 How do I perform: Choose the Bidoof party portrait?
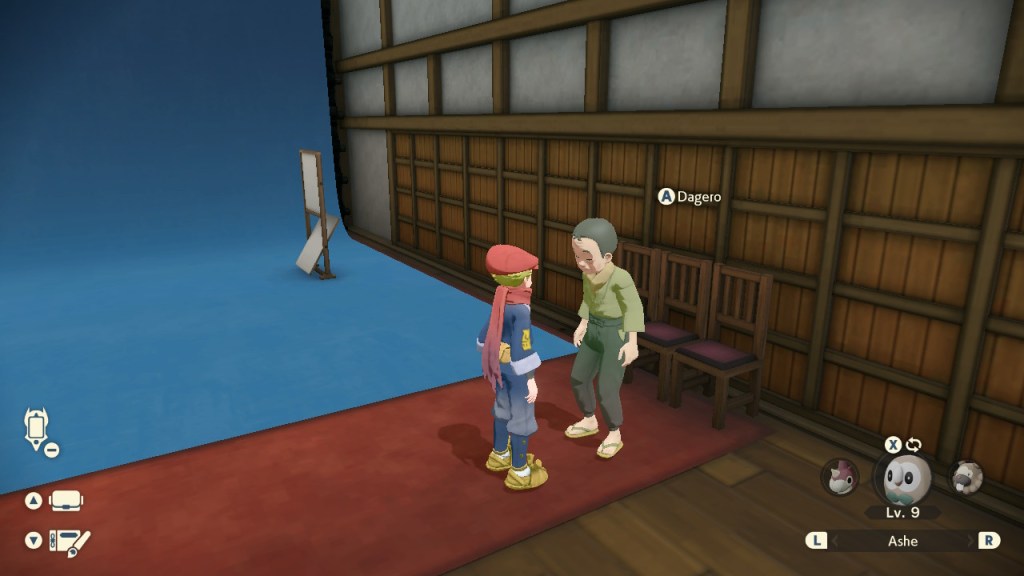[967, 477]
